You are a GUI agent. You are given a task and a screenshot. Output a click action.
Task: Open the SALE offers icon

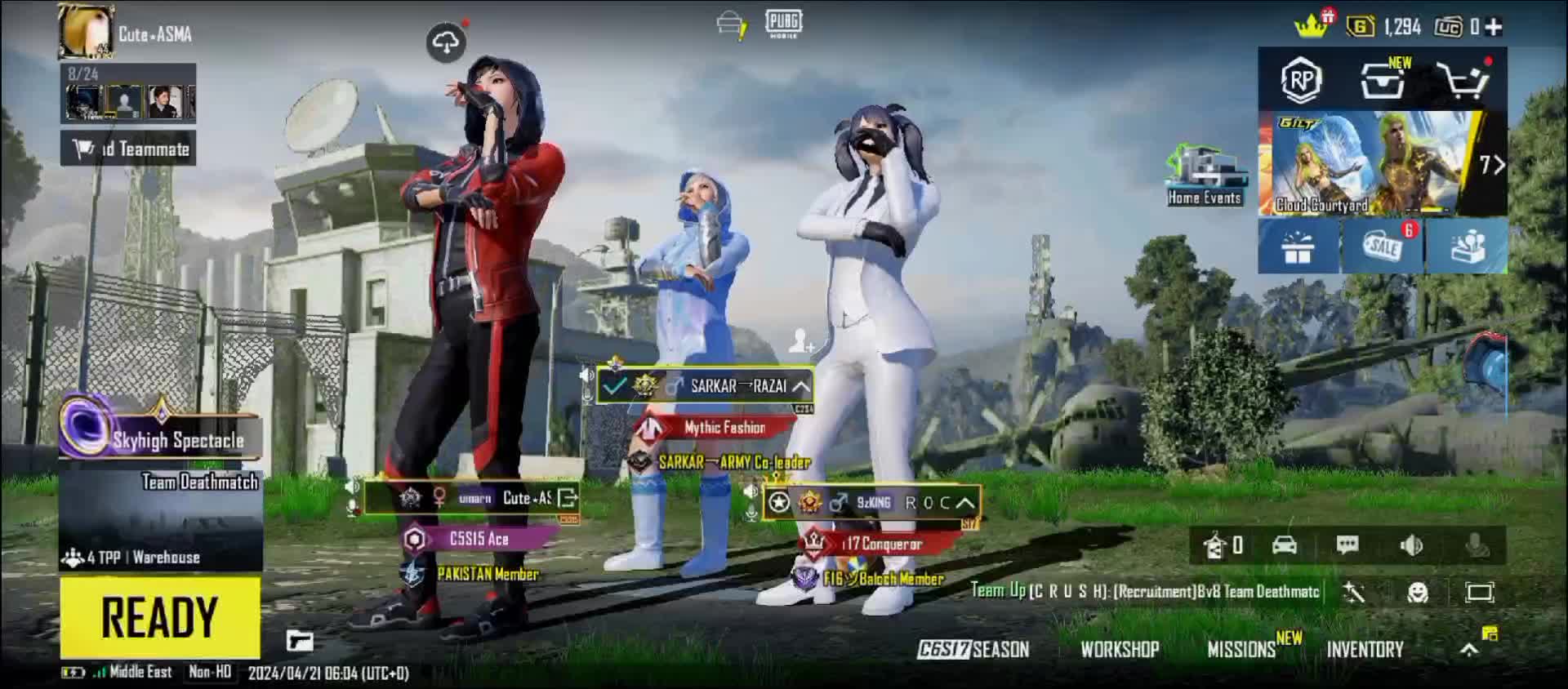pos(1383,246)
